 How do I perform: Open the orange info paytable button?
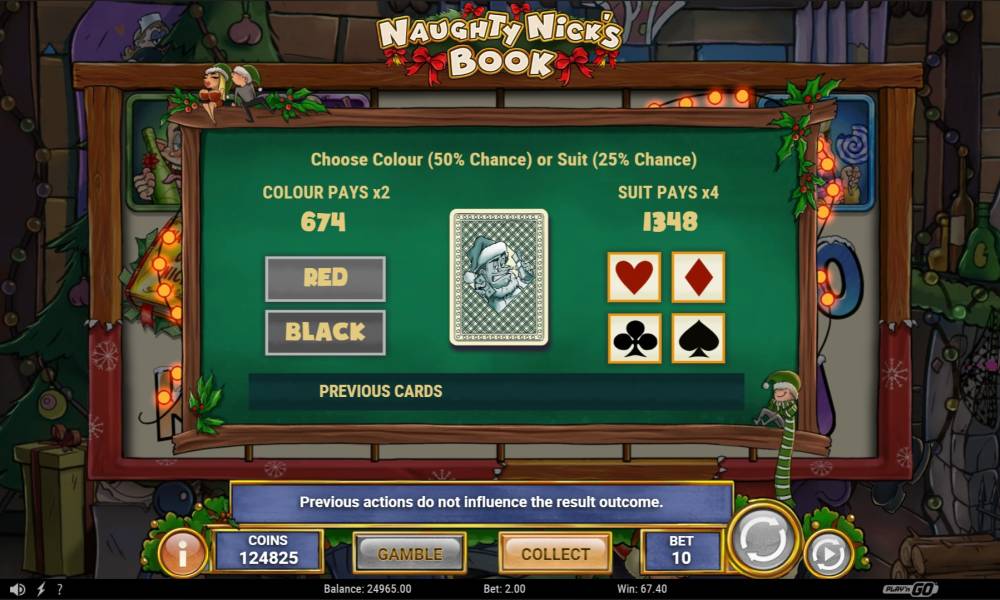(x=182, y=553)
